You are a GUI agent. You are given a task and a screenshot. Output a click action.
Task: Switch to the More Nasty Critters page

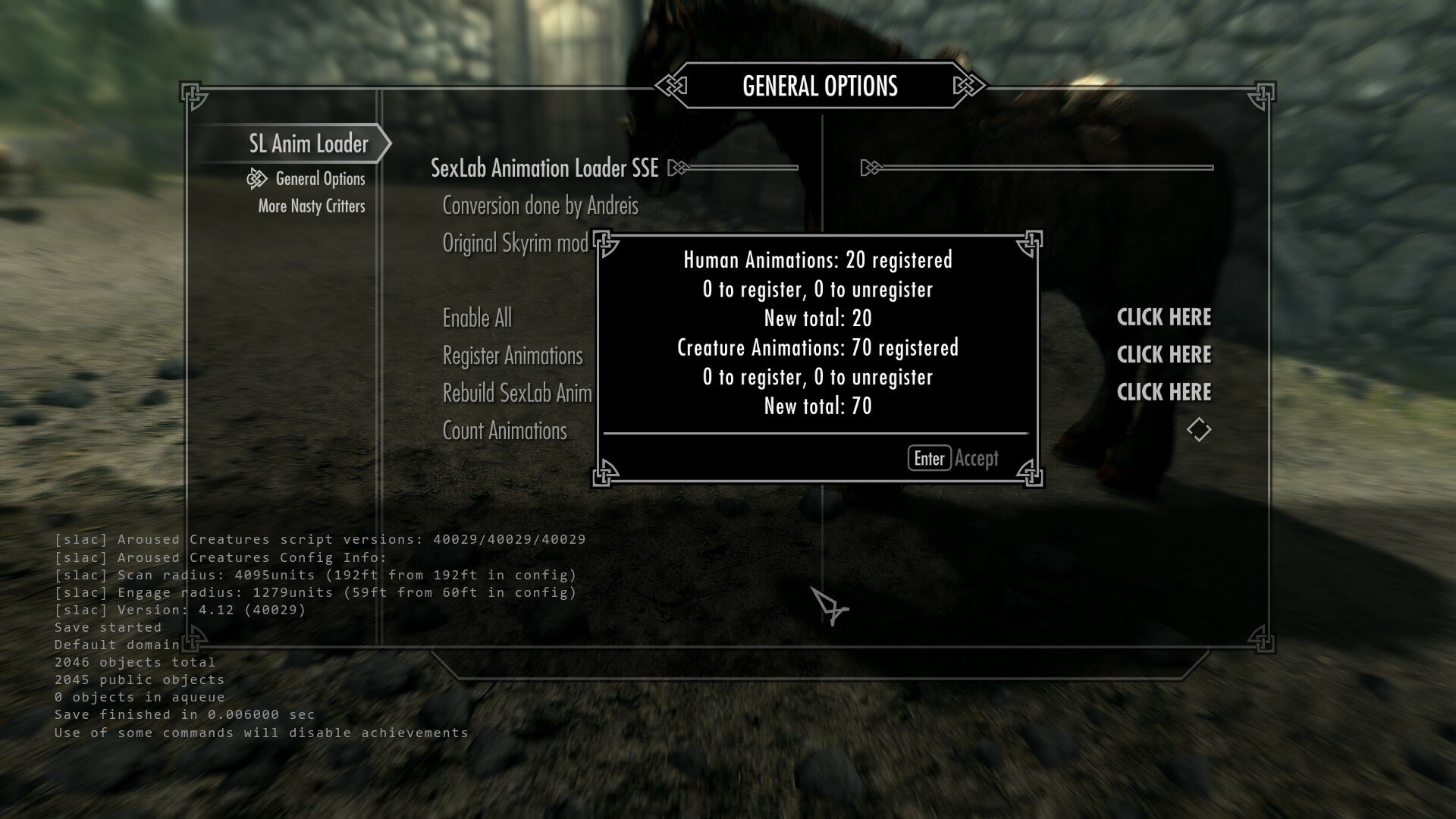[311, 206]
